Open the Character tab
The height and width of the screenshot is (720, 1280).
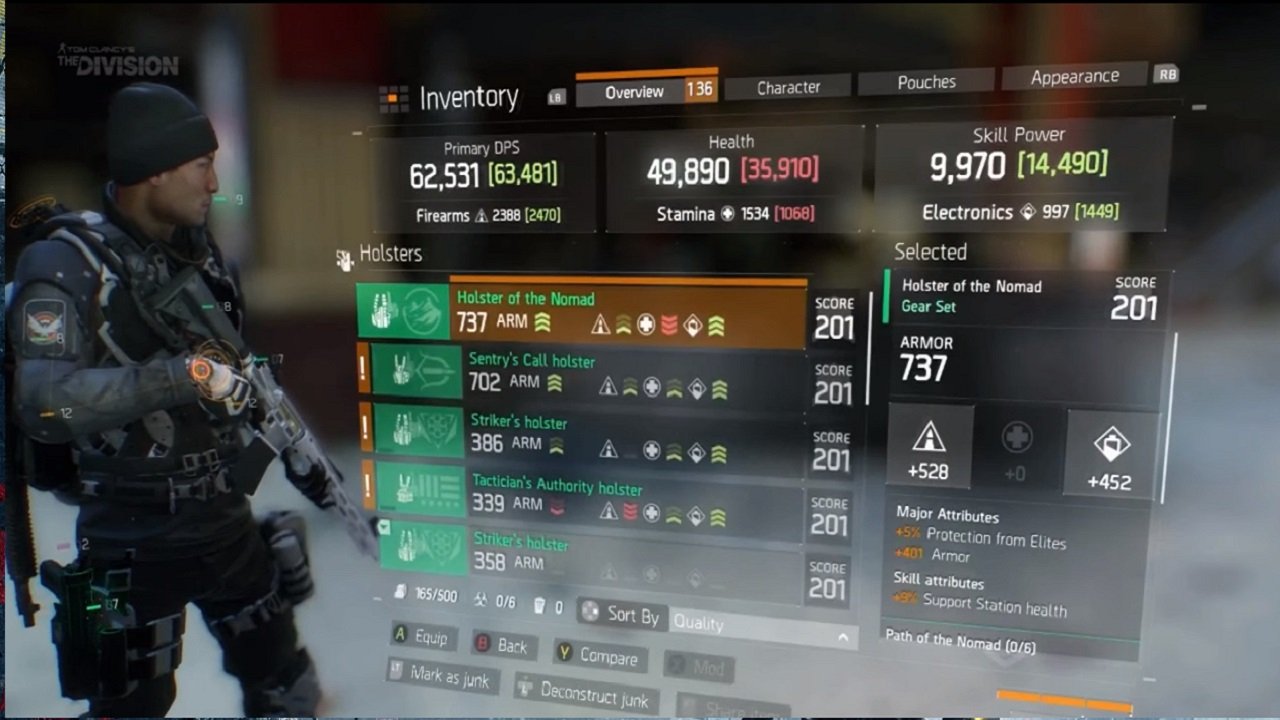click(x=788, y=88)
